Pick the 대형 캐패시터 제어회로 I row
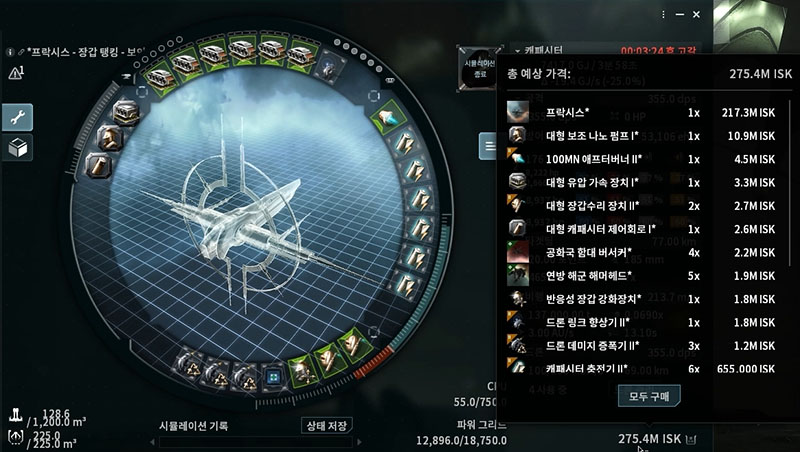This screenshot has width=800, height=452. click(x=640, y=228)
